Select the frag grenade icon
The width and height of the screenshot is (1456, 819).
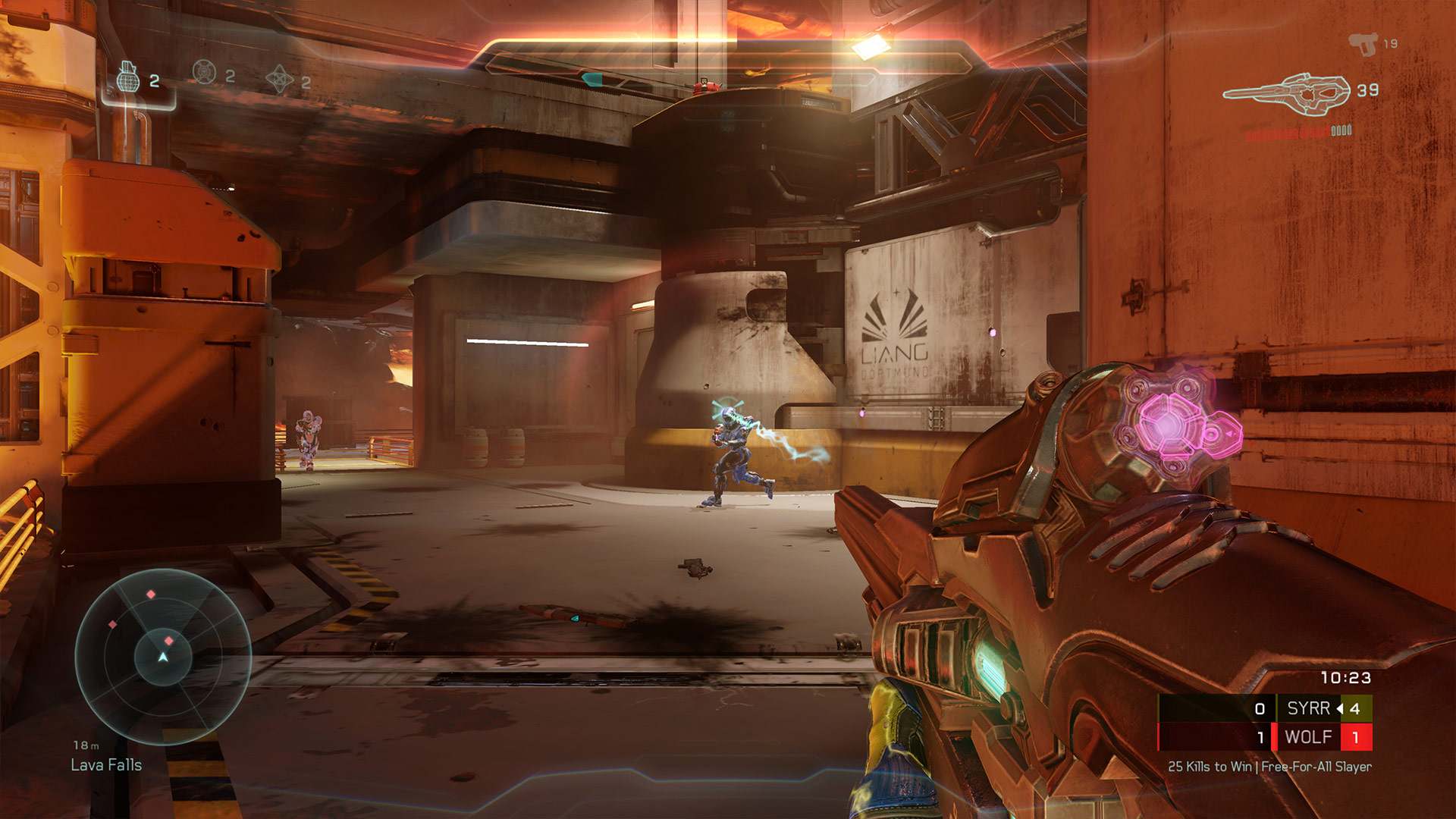[x=128, y=79]
